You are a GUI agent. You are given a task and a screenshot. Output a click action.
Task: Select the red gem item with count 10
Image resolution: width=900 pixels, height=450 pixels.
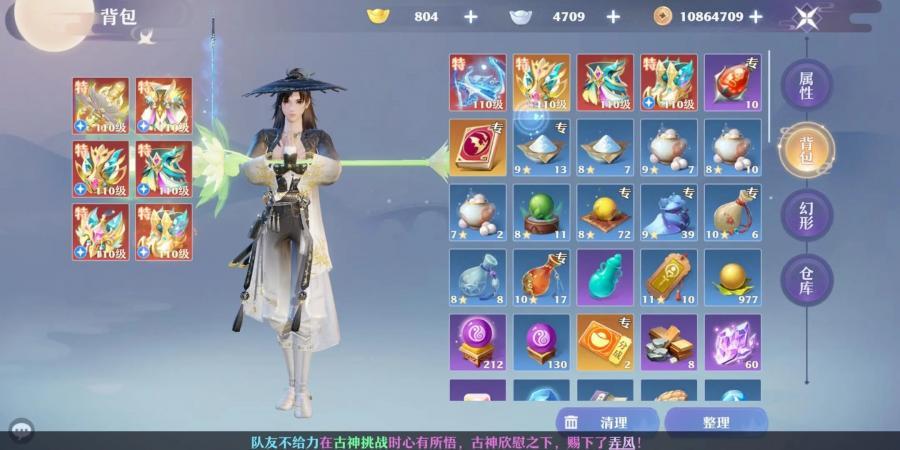(733, 83)
